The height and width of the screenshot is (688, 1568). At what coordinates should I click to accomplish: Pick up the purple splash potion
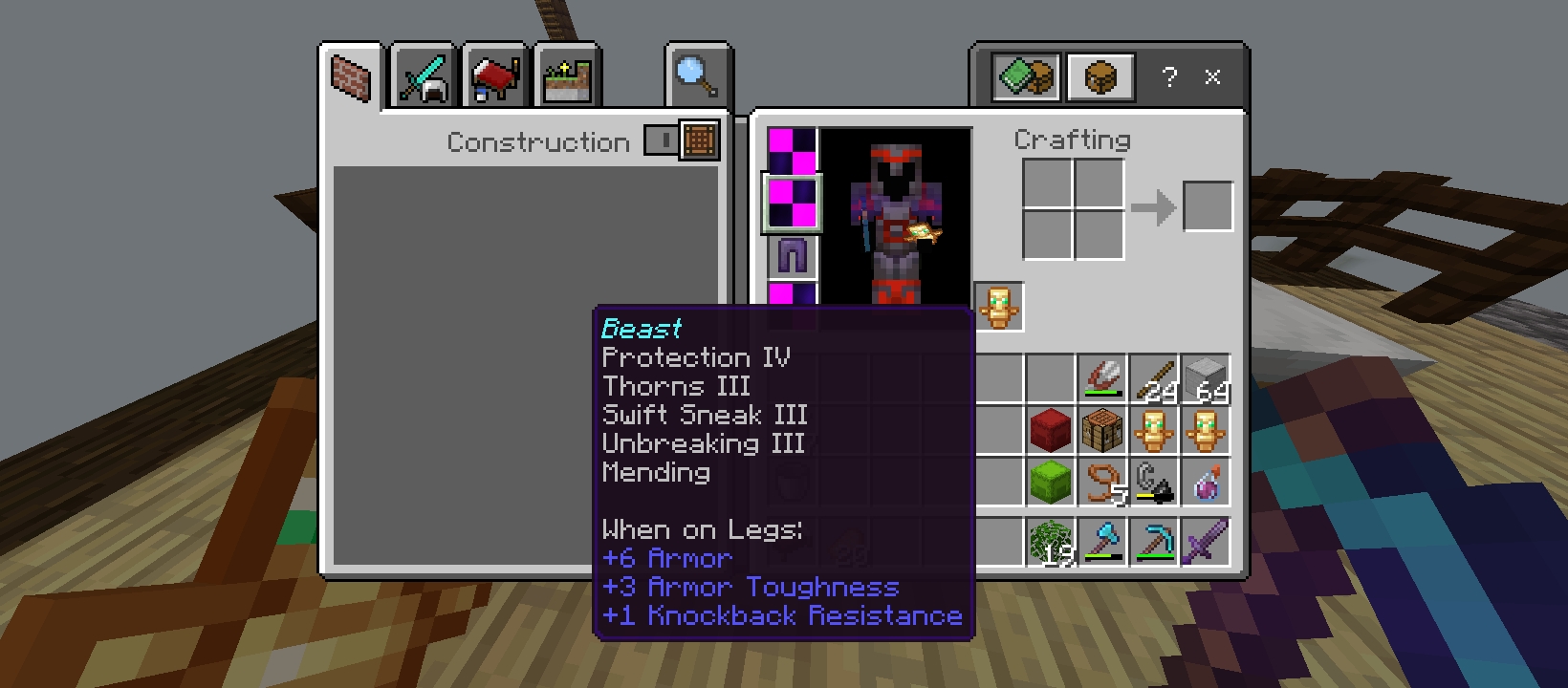1205,482
